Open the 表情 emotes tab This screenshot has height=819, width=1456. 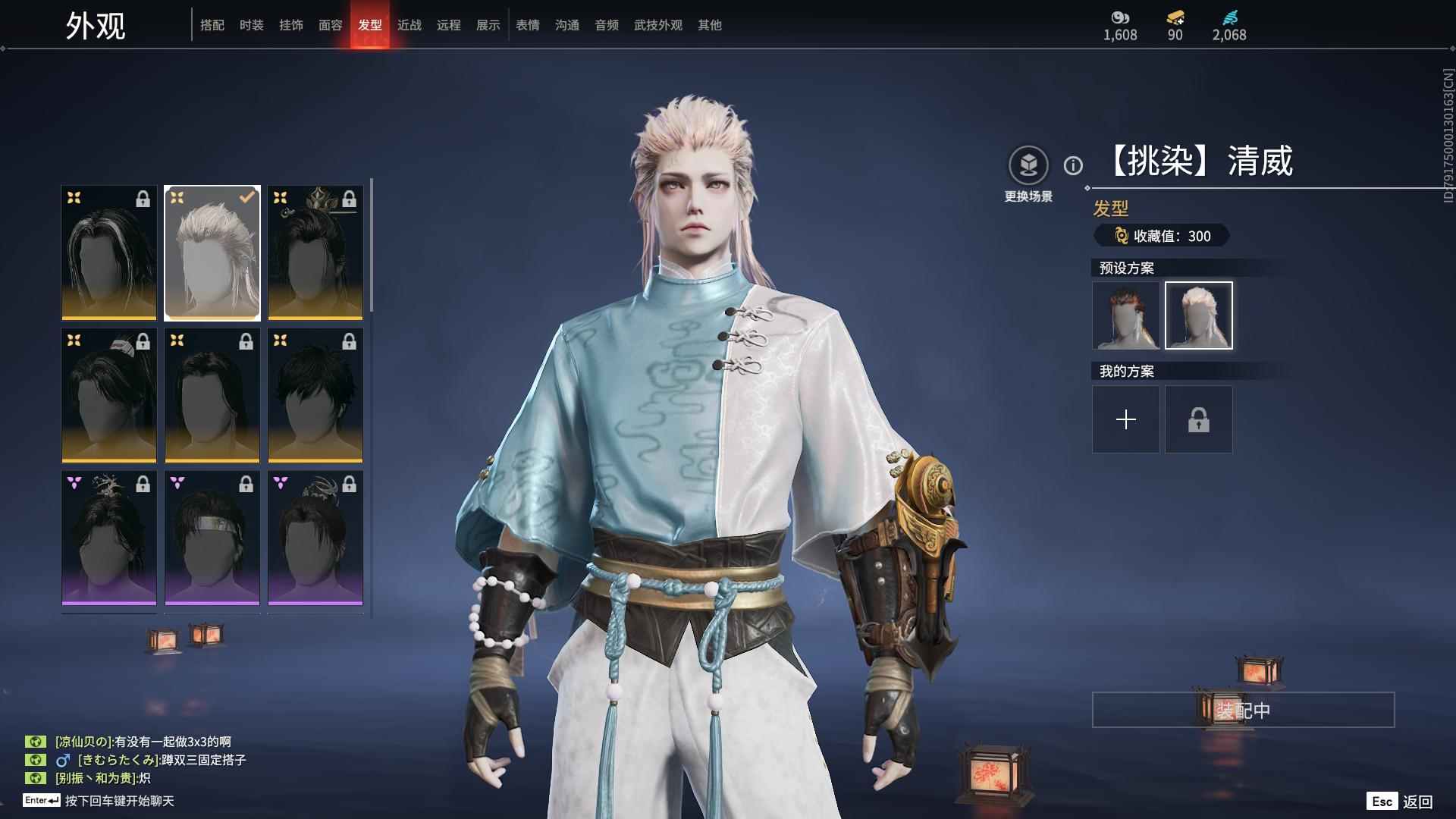click(528, 25)
